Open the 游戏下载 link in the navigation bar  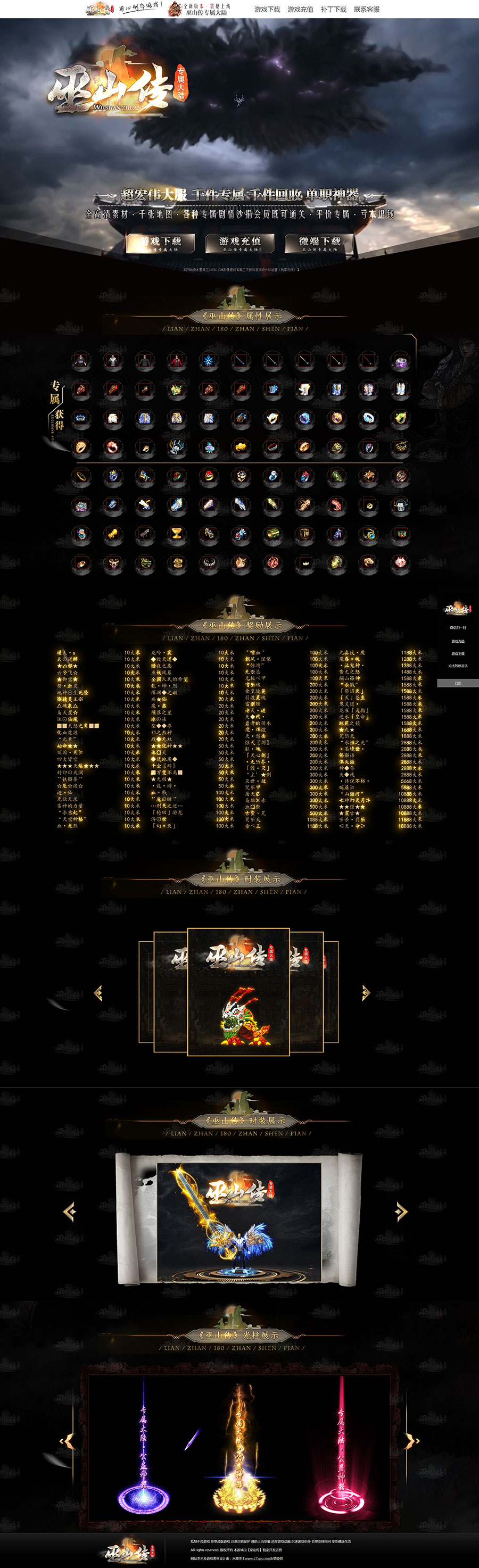click(x=267, y=9)
